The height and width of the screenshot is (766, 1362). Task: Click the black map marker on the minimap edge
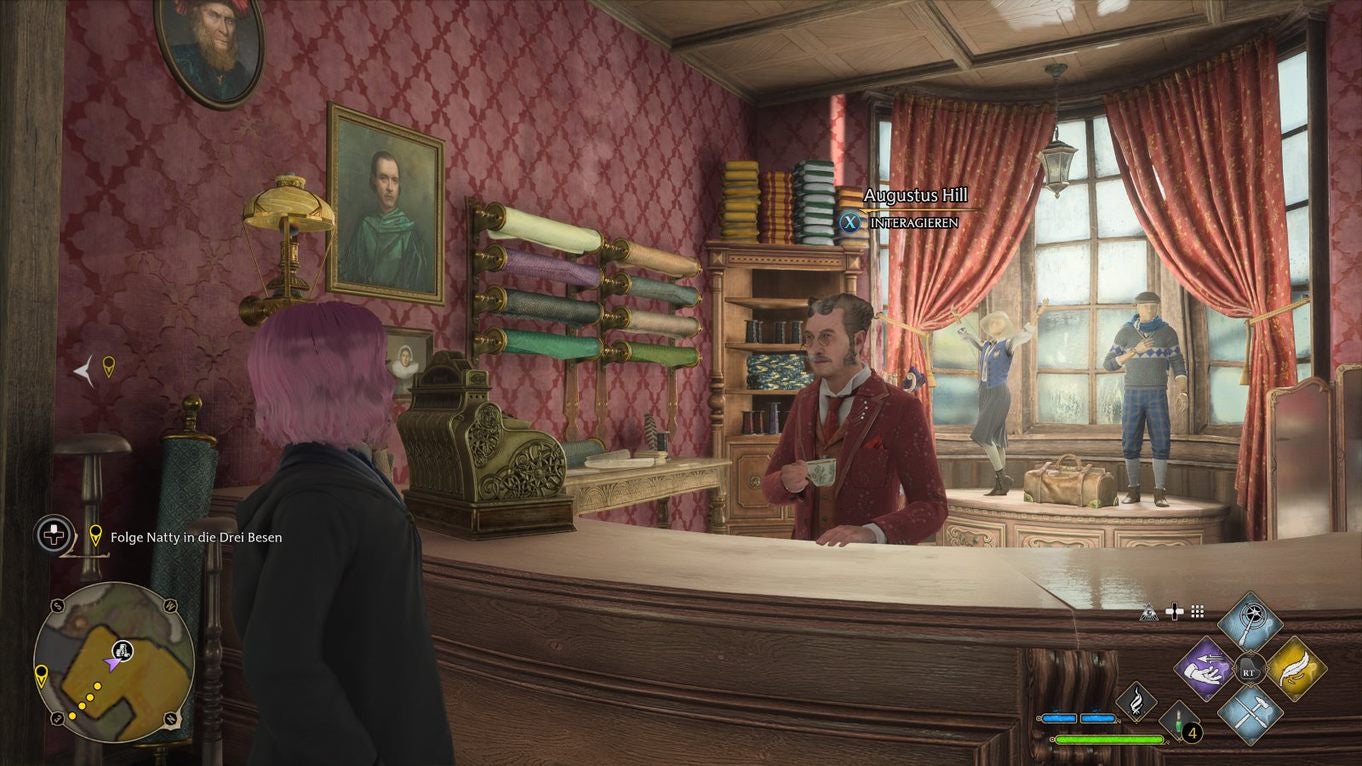[x=41, y=675]
